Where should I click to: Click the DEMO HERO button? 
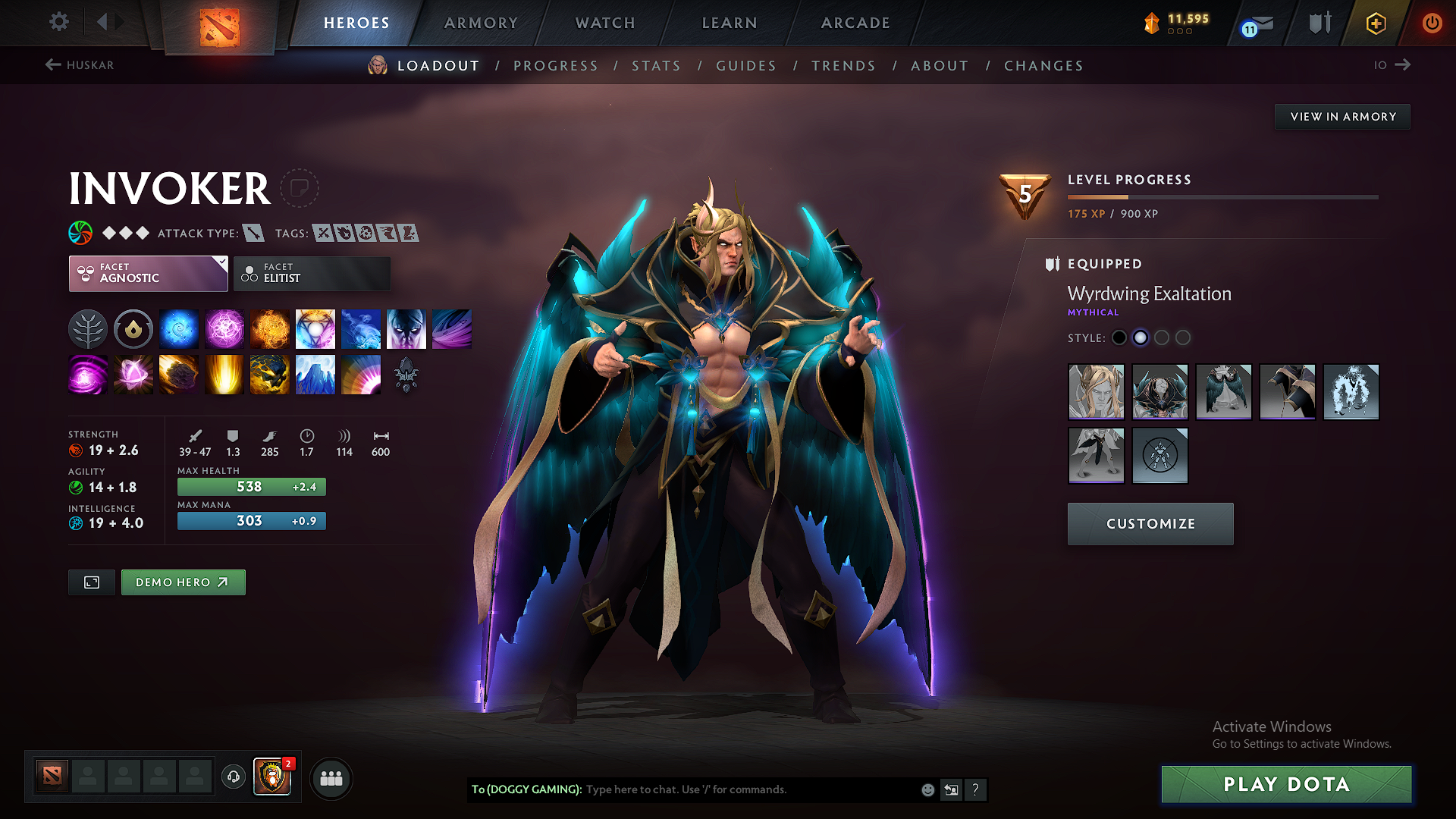click(x=183, y=582)
